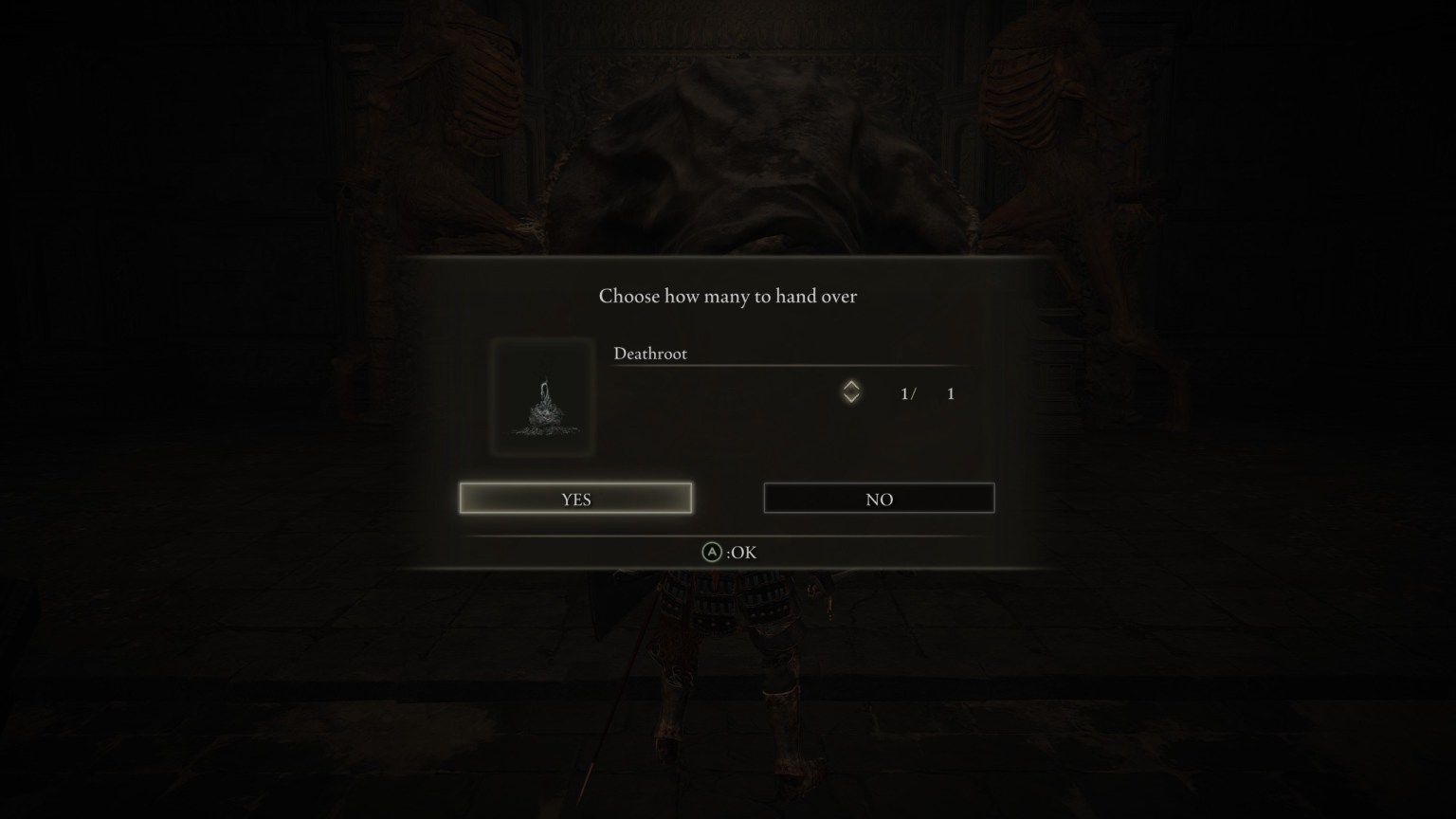Select the Deathroot item name label
The height and width of the screenshot is (819, 1456).
(651, 353)
